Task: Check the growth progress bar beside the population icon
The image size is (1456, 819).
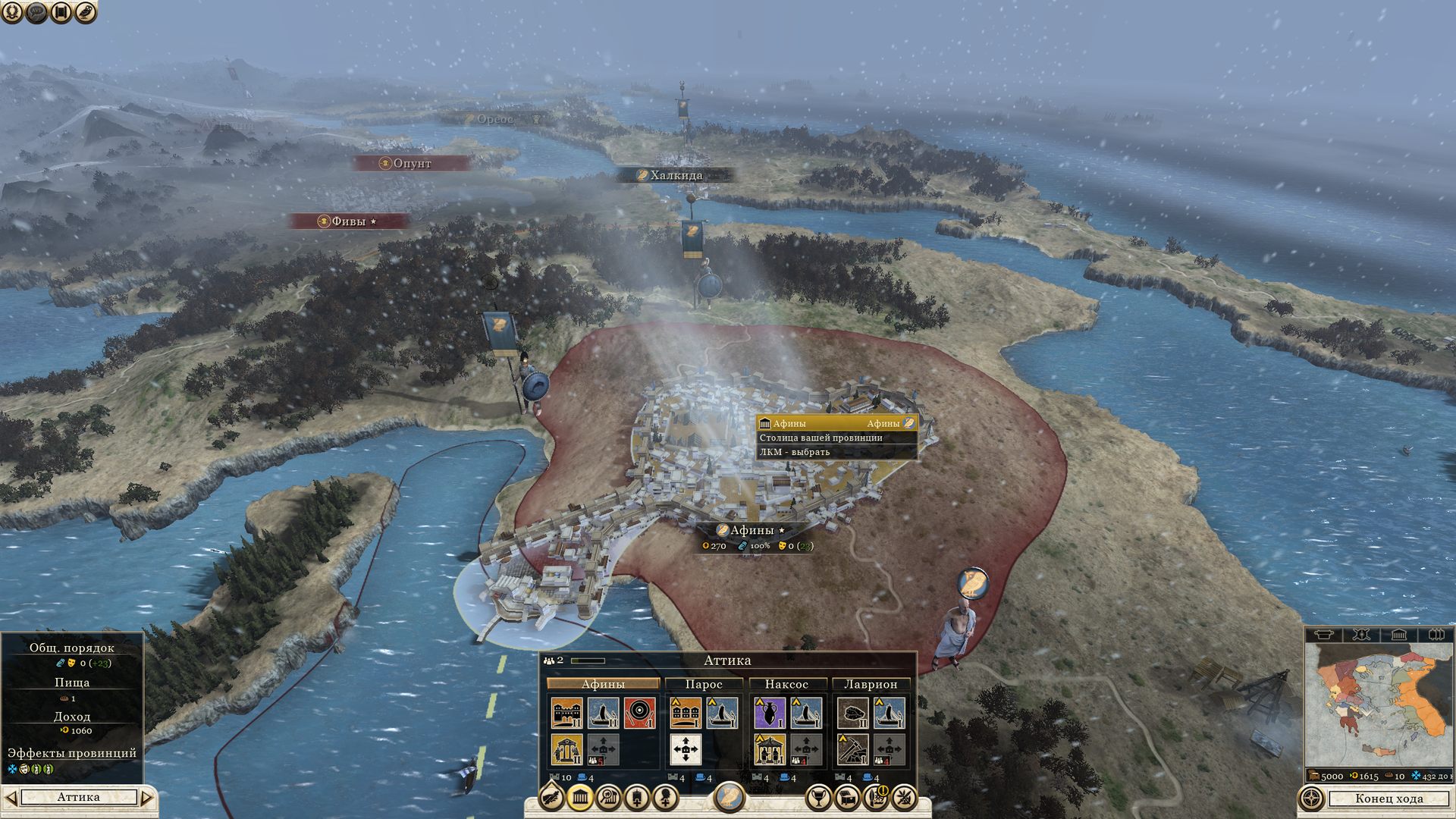Action: pos(588,661)
